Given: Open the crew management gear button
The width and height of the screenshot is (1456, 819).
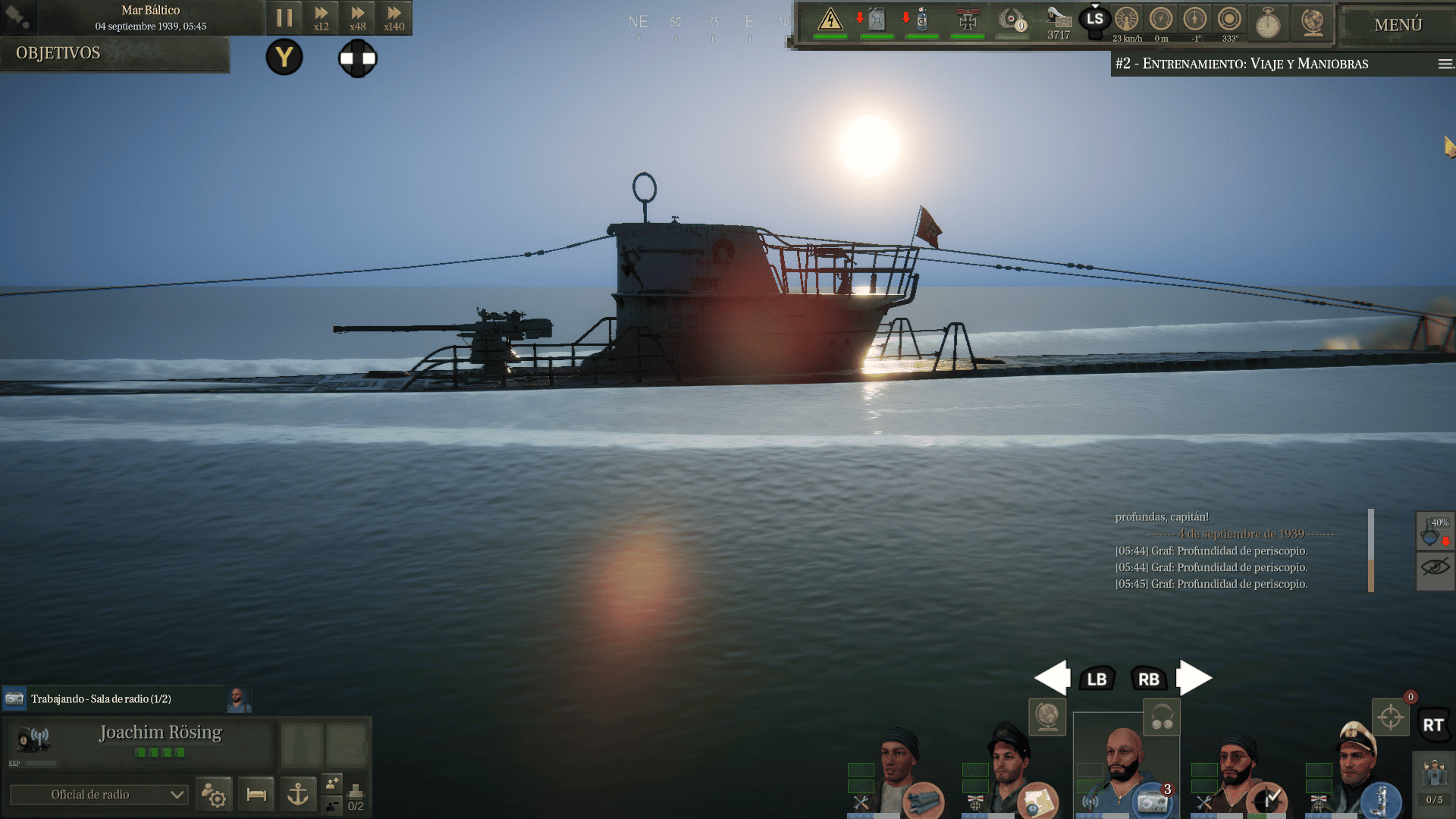Looking at the screenshot, I should coord(214,794).
